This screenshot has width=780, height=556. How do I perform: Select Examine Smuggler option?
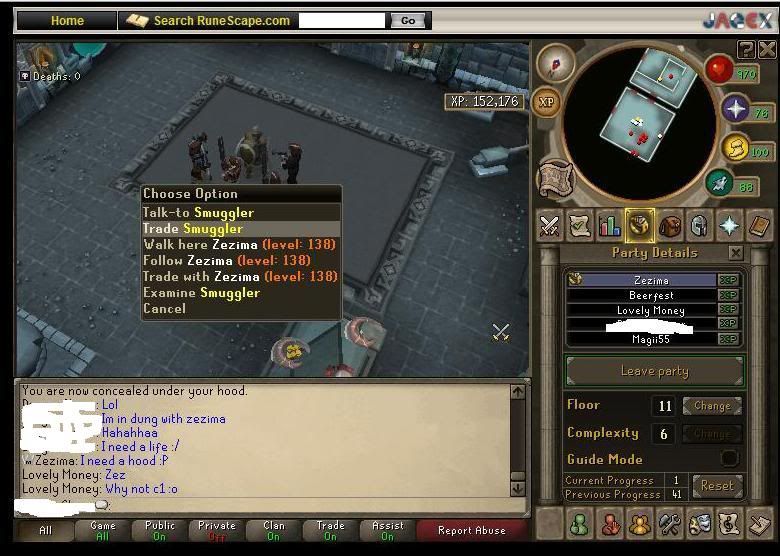click(201, 293)
